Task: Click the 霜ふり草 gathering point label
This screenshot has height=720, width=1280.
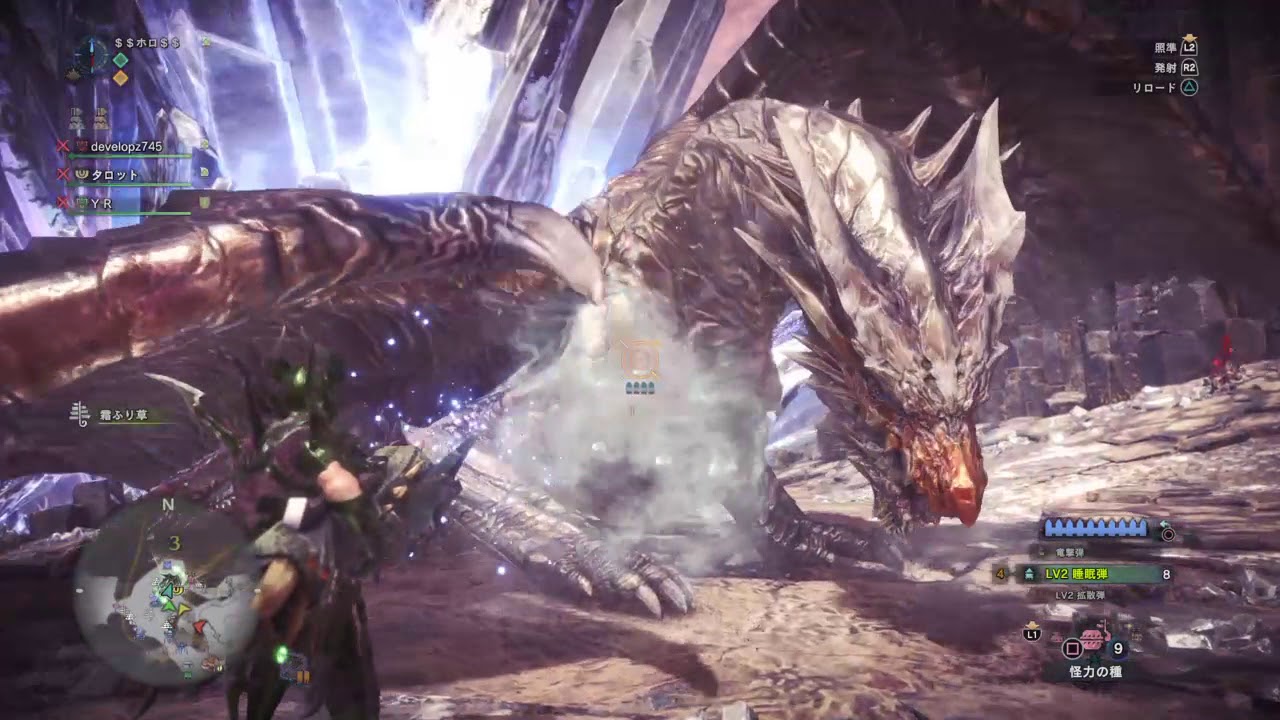Action: point(122,415)
